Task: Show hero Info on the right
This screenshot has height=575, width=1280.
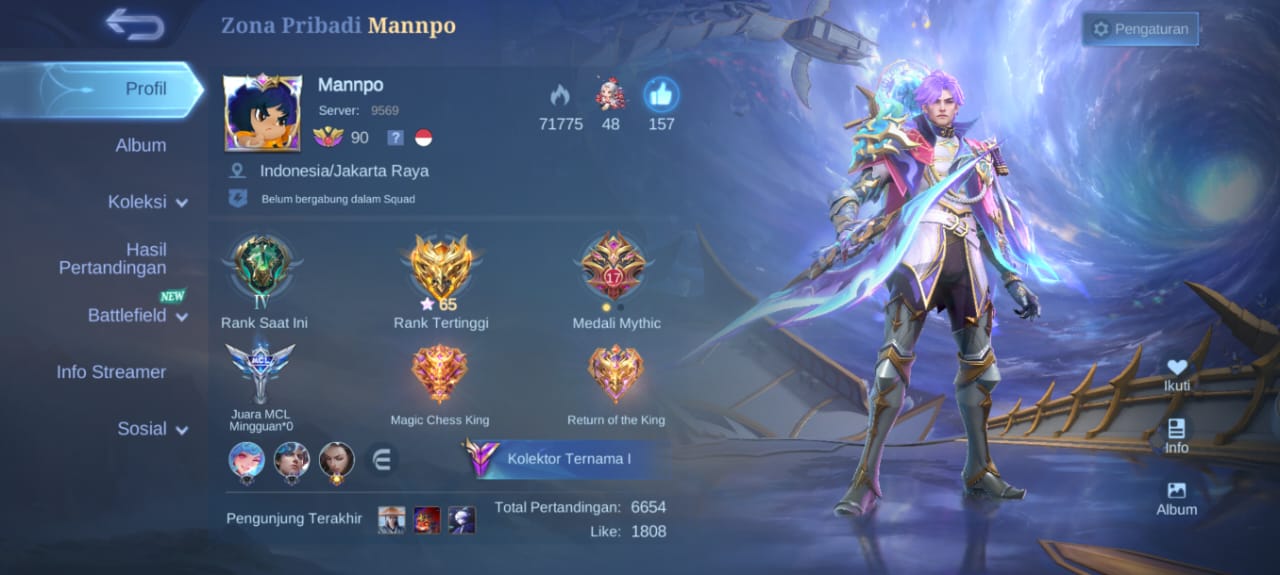Action: [1176, 435]
